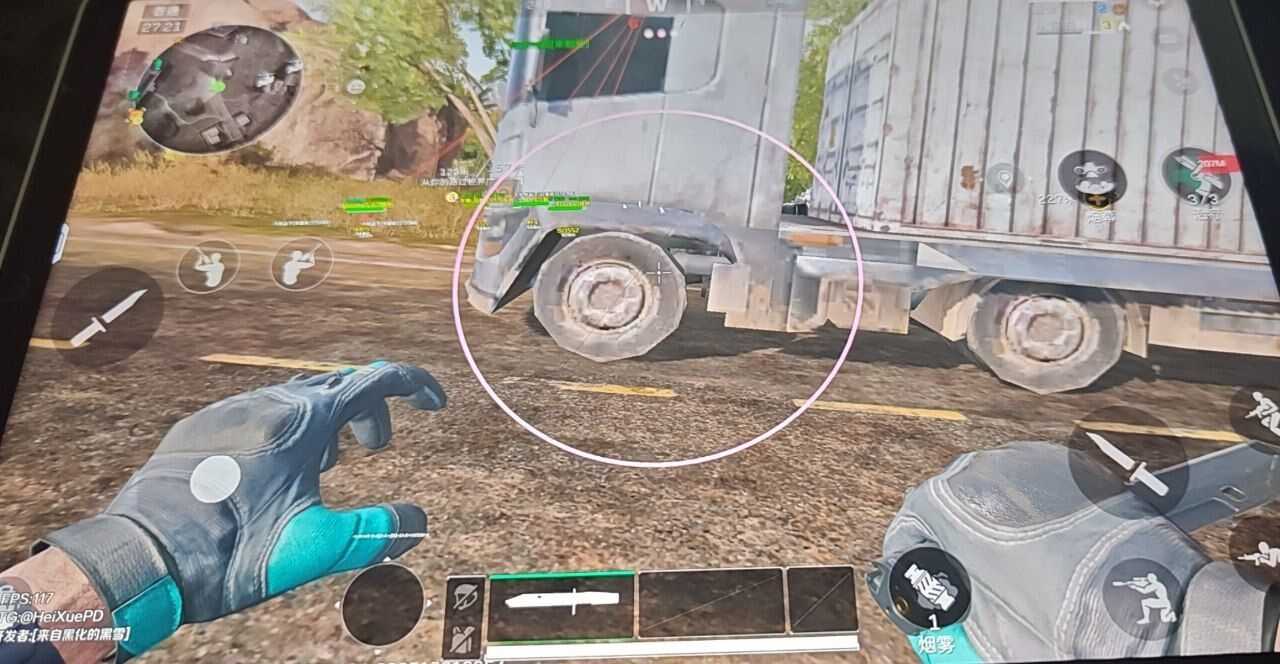
Task: Open the circular minimap
Action: click(217, 88)
